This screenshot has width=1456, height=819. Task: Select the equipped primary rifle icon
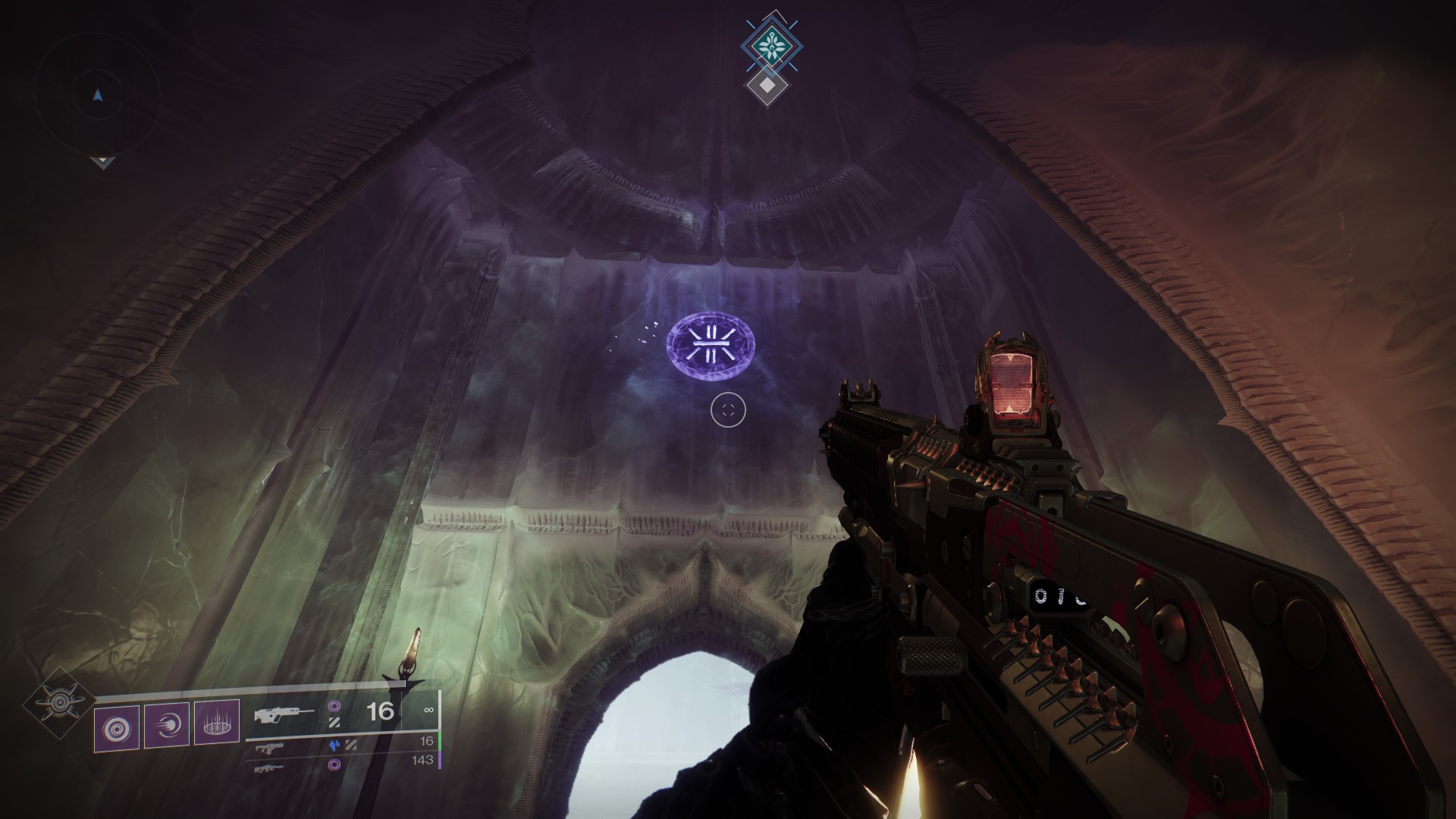click(x=284, y=714)
